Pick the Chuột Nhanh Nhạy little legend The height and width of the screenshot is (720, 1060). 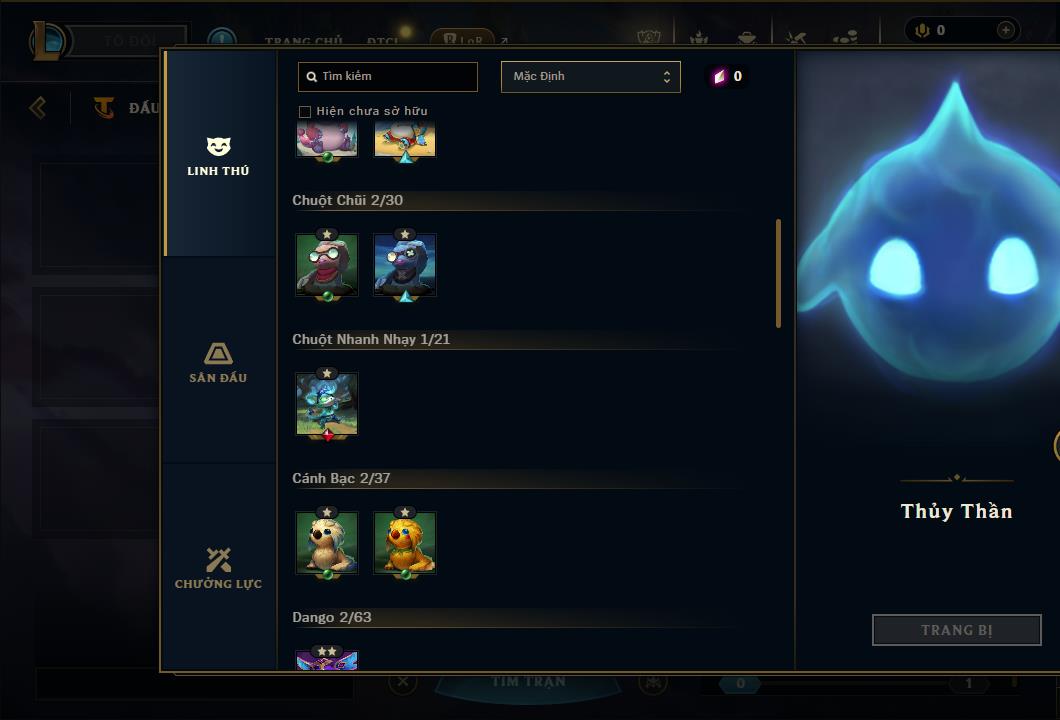point(327,405)
